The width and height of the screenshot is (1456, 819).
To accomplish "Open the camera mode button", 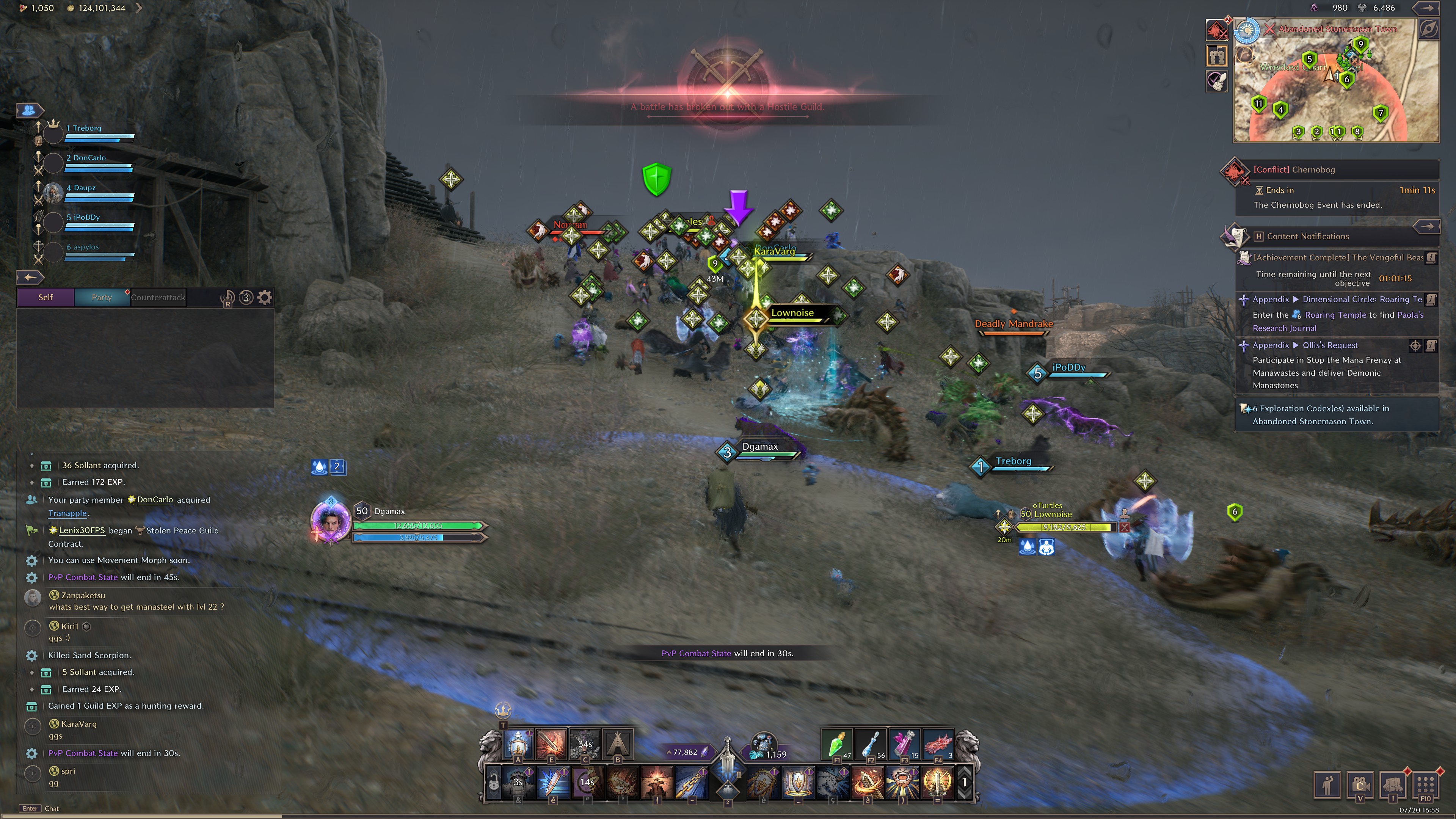I will pyautogui.click(x=1360, y=784).
